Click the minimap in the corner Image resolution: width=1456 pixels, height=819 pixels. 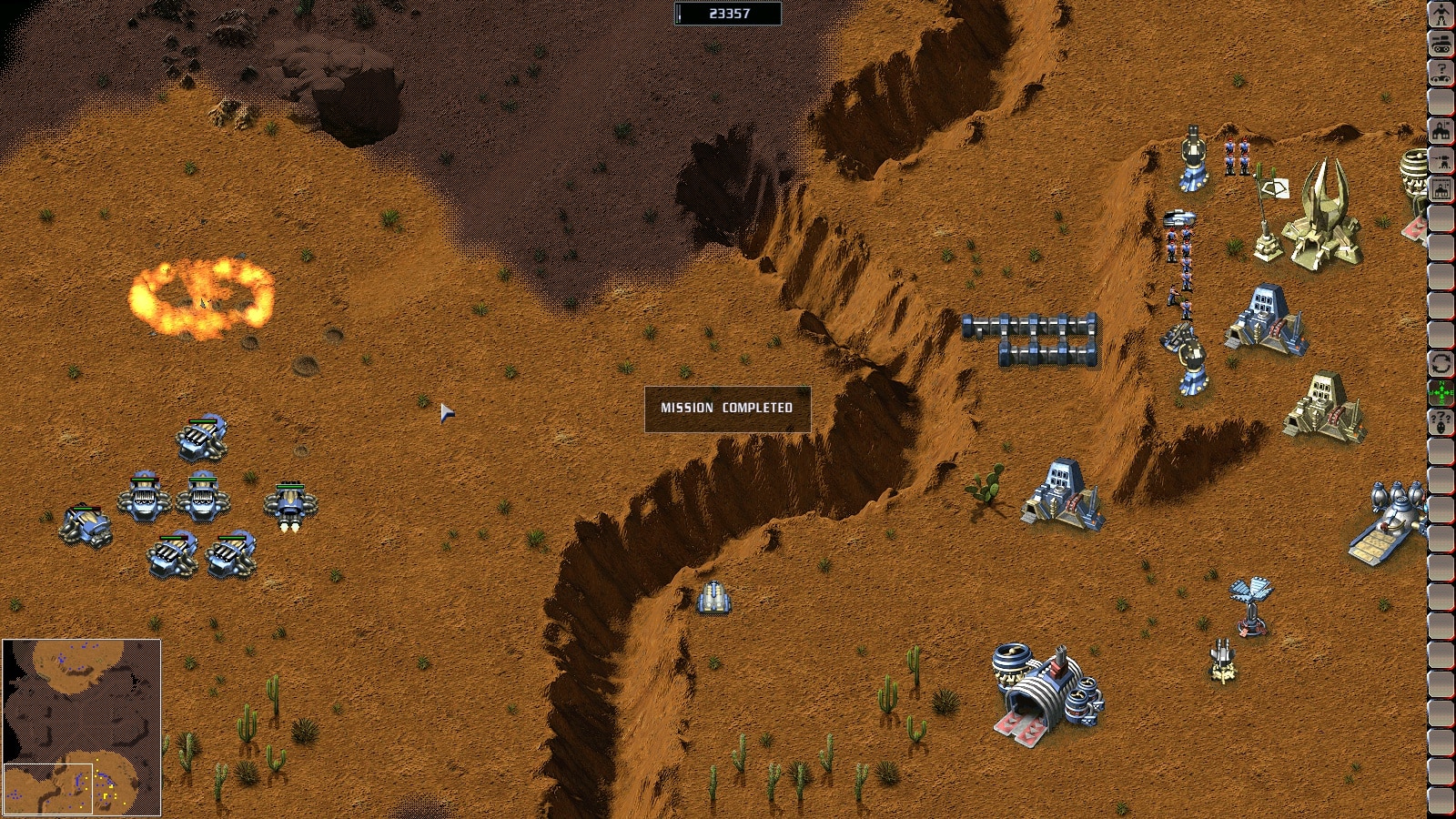pyautogui.click(x=81, y=726)
